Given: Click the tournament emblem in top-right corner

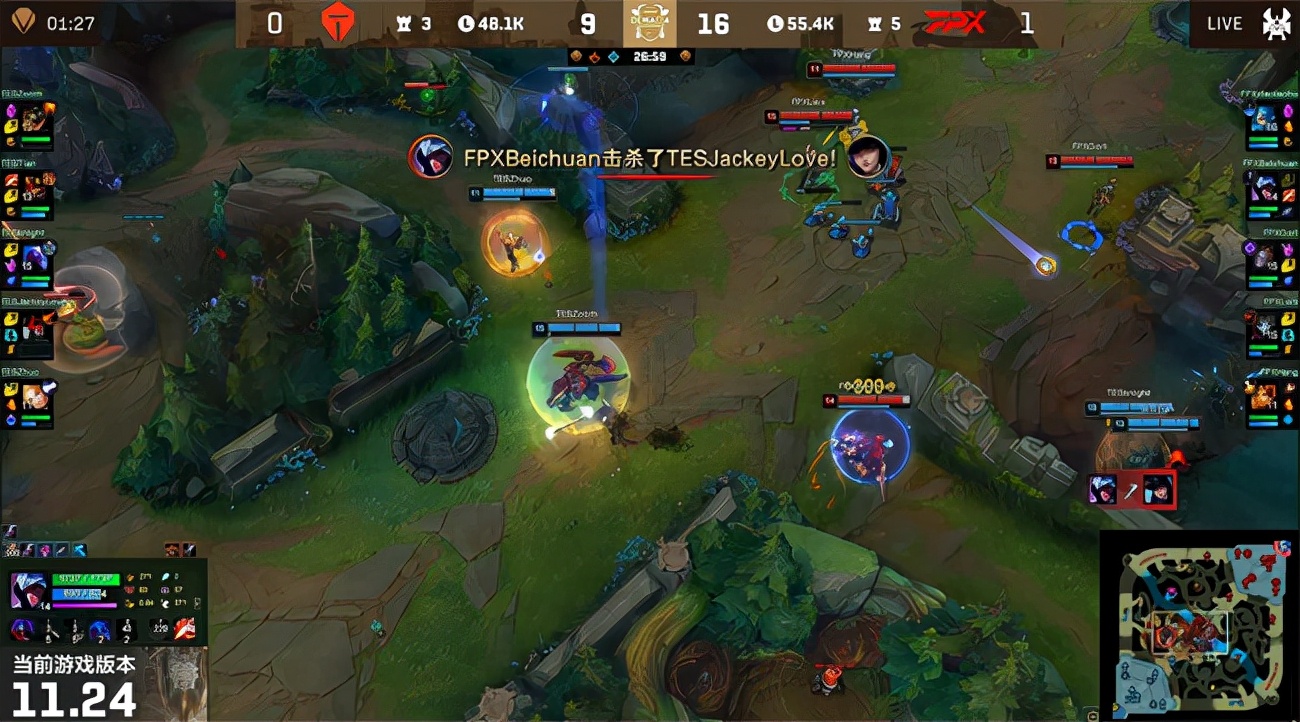Looking at the screenshot, I should [1276, 23].
